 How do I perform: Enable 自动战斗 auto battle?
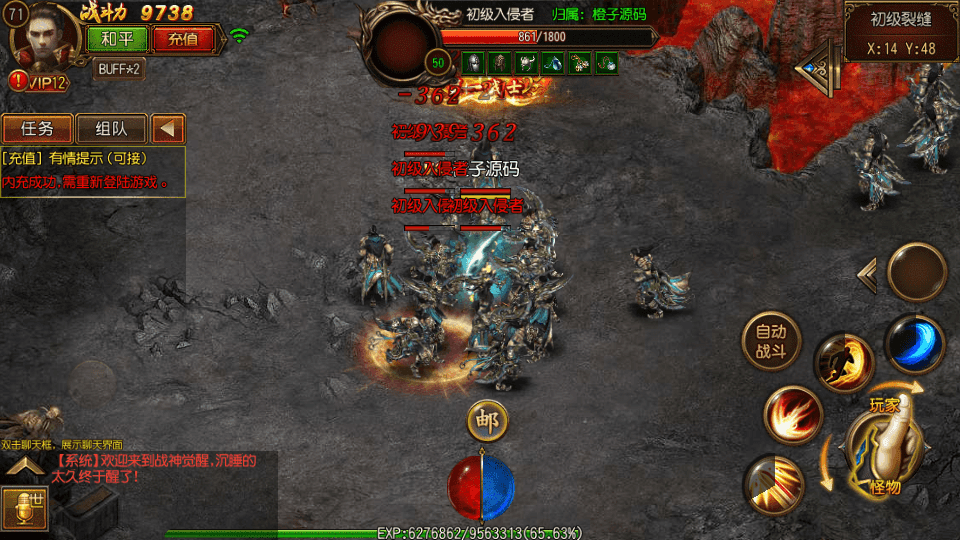(x=771, y=340)
